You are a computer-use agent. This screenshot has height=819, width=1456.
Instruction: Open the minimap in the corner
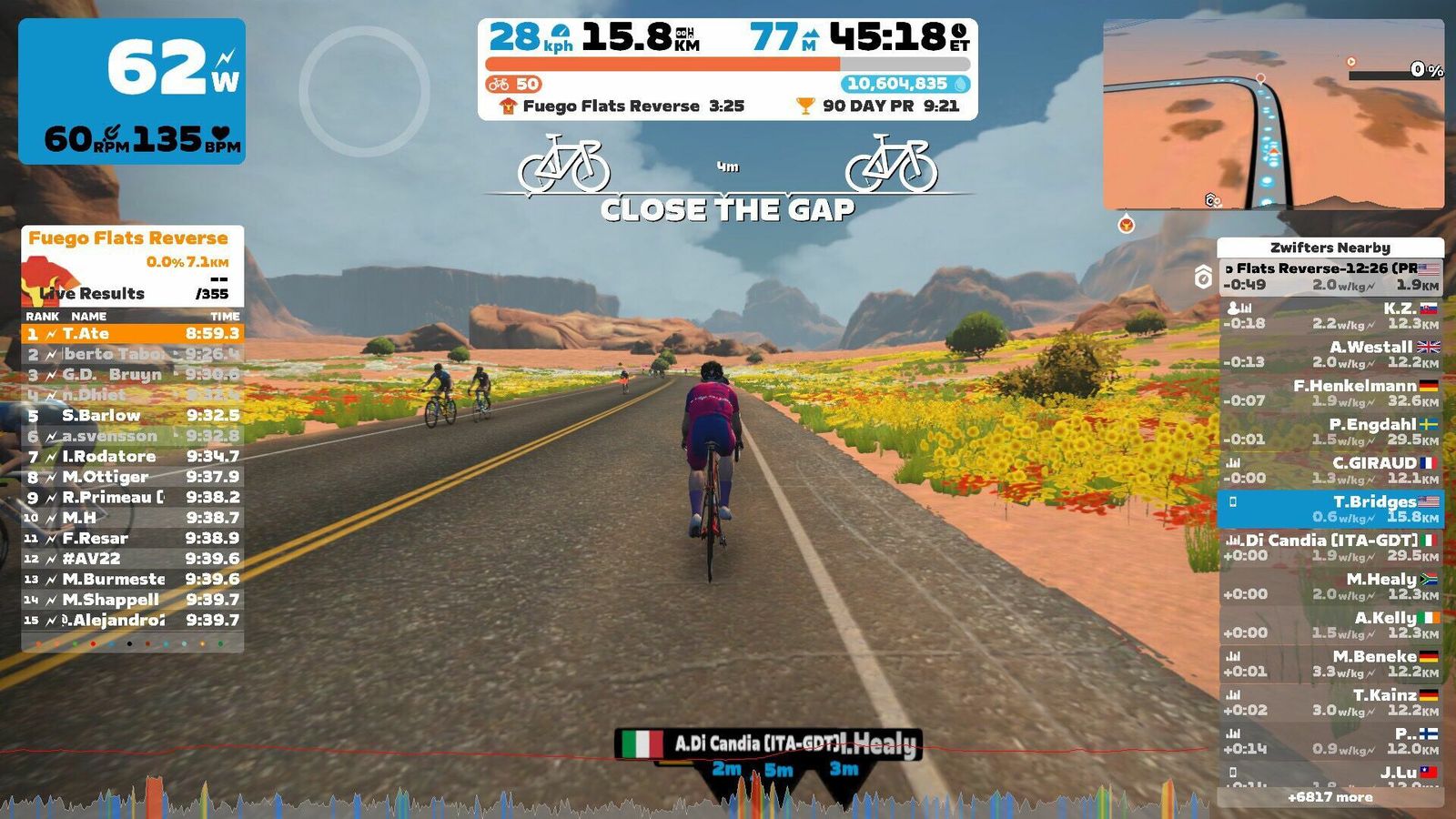1273,115
